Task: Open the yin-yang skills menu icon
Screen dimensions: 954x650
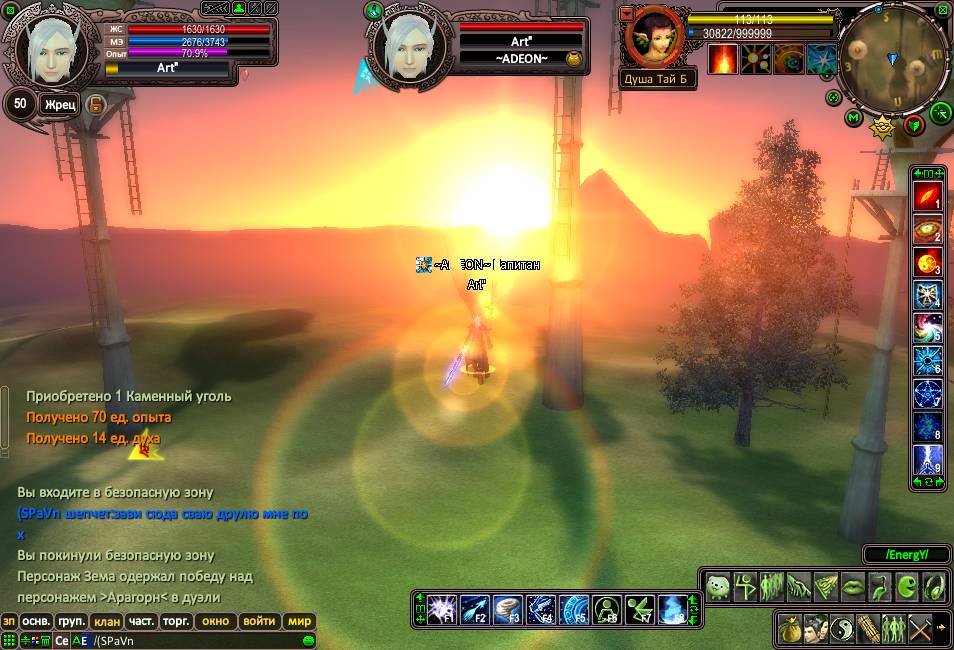Action: (843, 628)
